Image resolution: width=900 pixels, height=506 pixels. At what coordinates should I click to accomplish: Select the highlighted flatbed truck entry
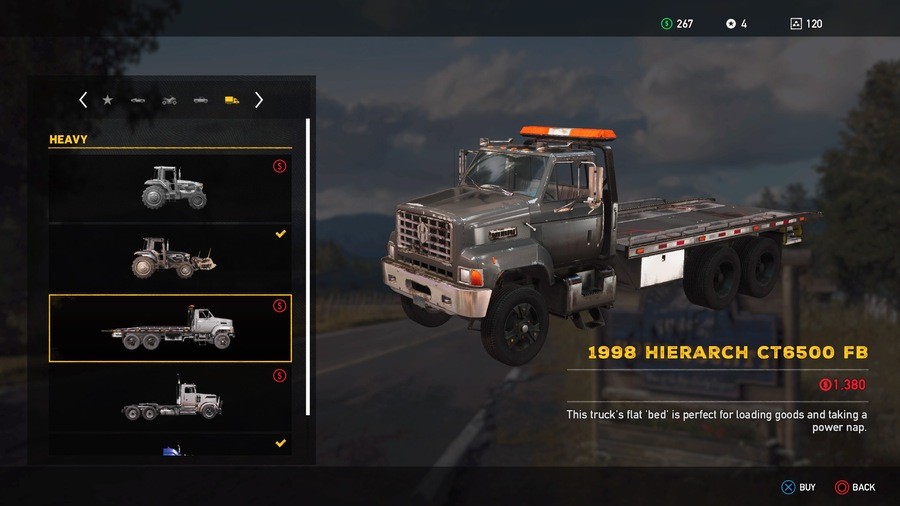pos(170,328)
